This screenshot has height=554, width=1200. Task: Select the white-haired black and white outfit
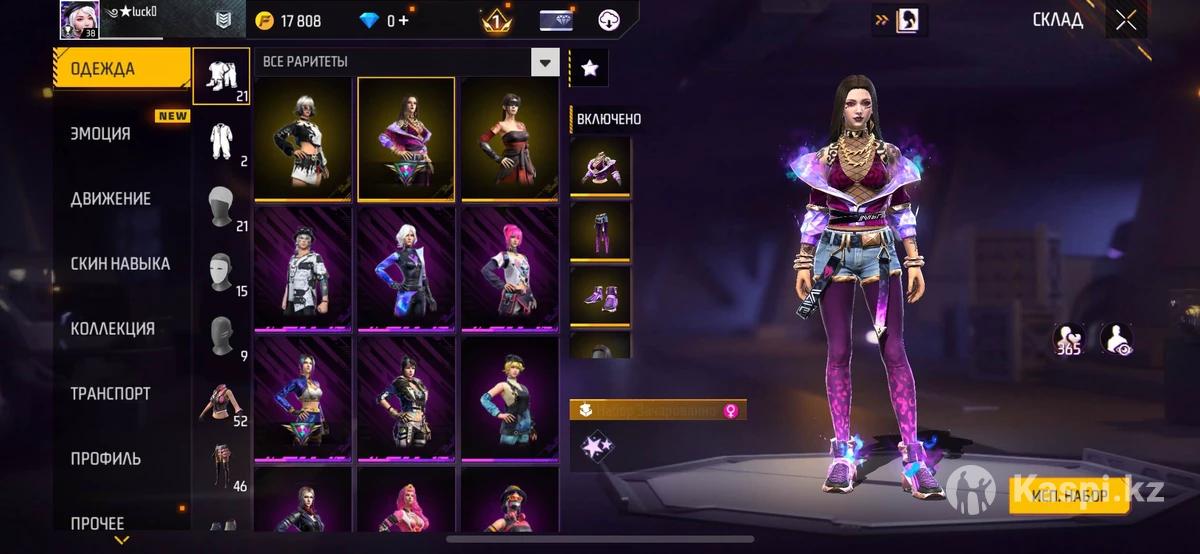[304, 140]
